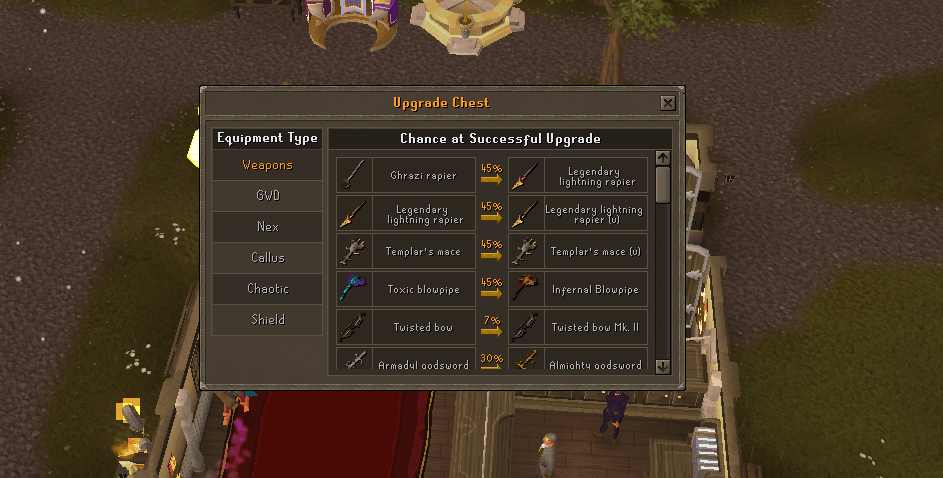Select the Toxic blowpipe entry
The width and height of the screenshot is (943, 478).
406,290
